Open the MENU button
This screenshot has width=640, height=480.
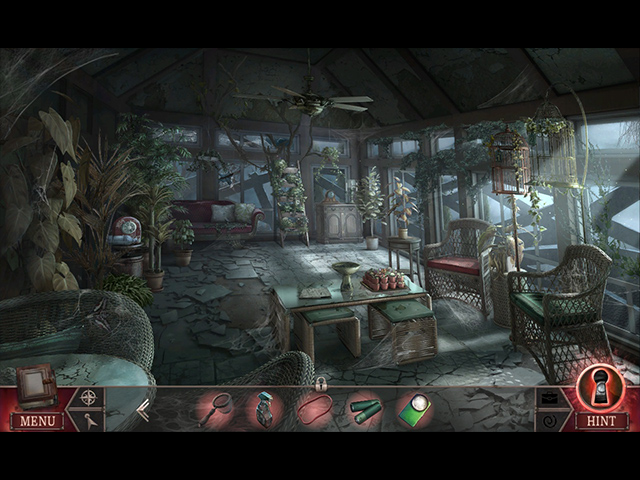37,421
